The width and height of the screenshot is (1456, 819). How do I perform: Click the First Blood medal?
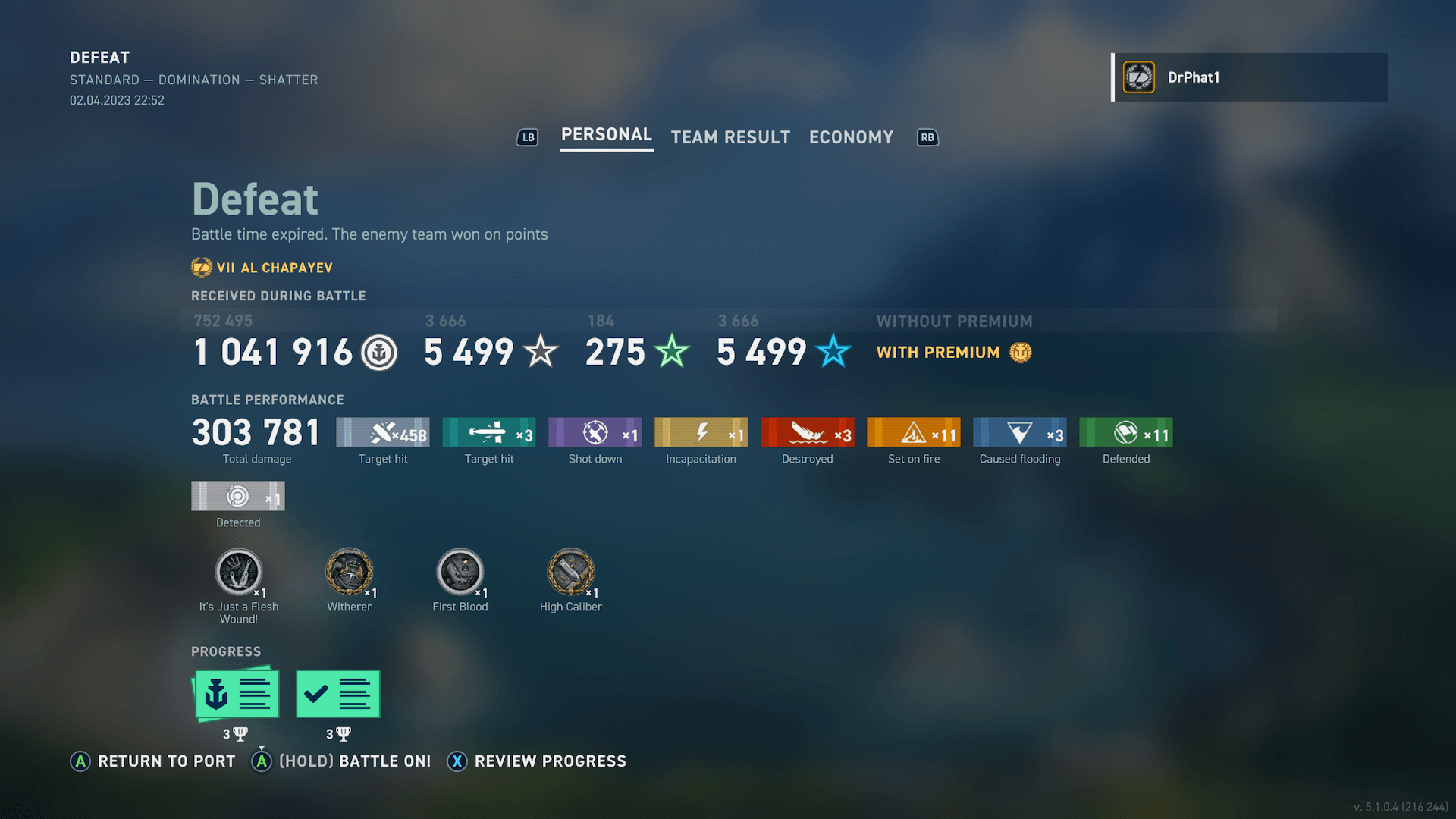coord(460,573)
